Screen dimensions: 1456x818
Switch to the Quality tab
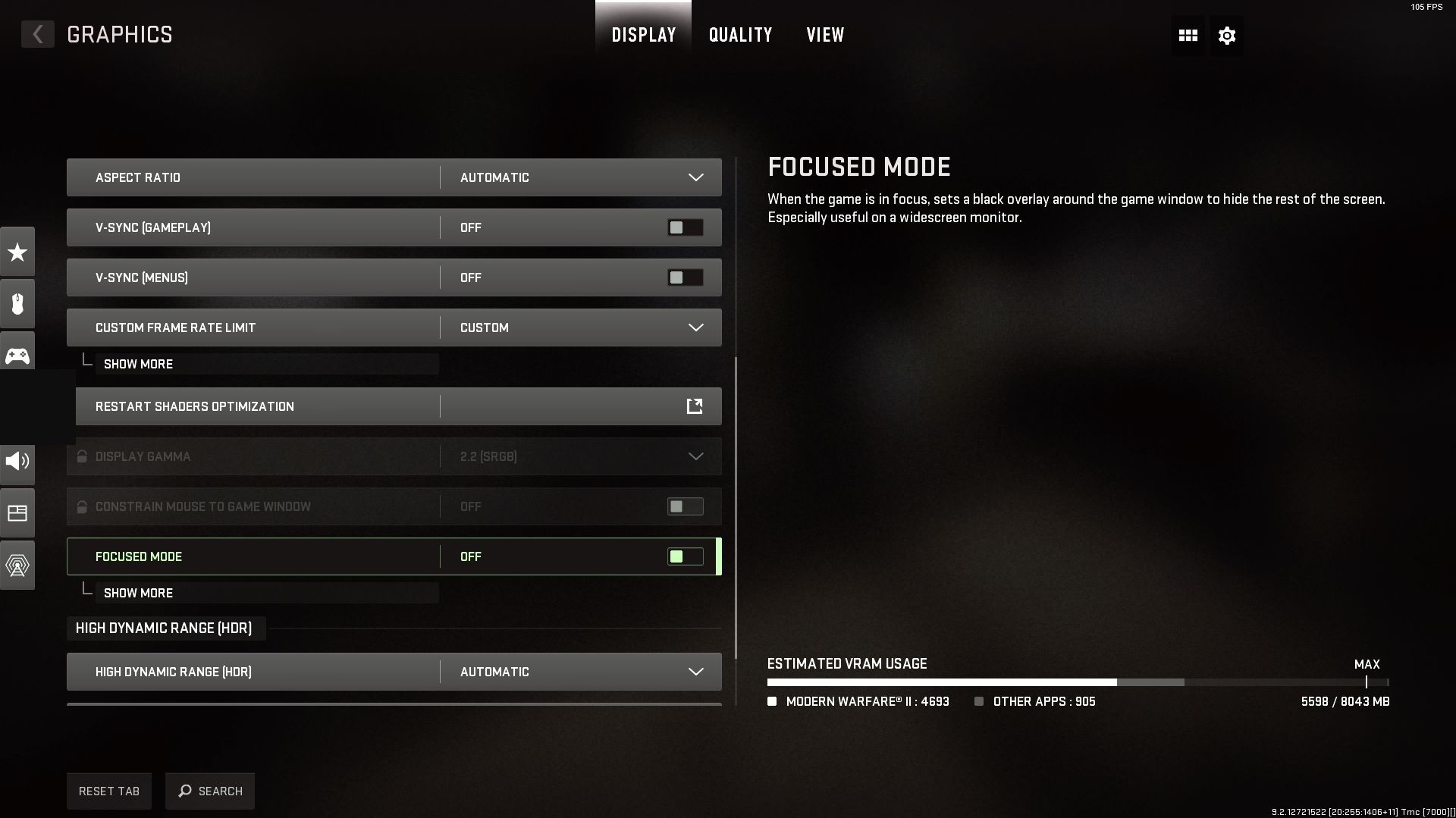739,35
